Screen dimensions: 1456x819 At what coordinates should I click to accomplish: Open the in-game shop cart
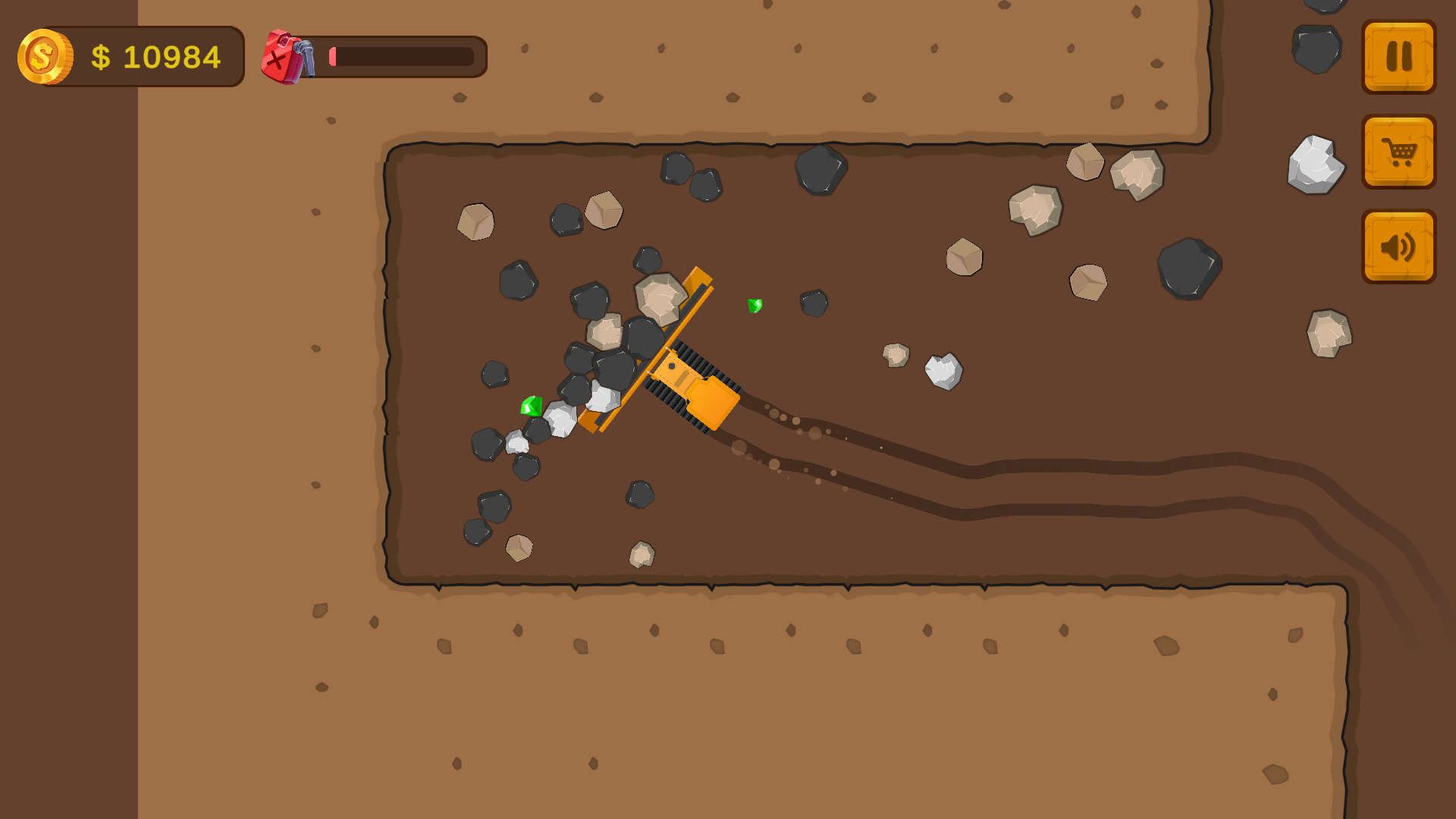(x=1398, y=152)
